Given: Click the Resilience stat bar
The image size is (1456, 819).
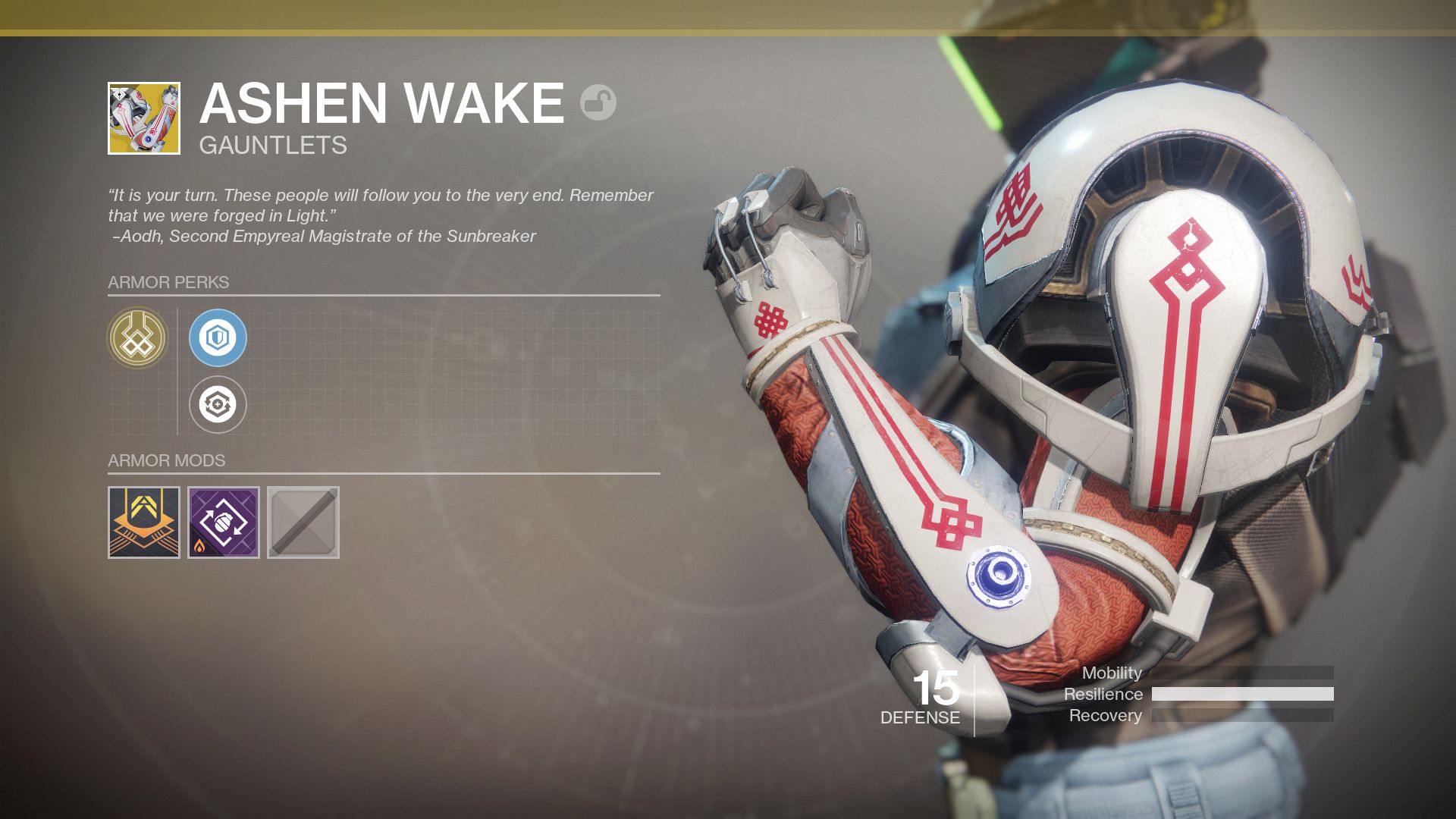Looking at the screenshot, I should tap(1242, 694).
